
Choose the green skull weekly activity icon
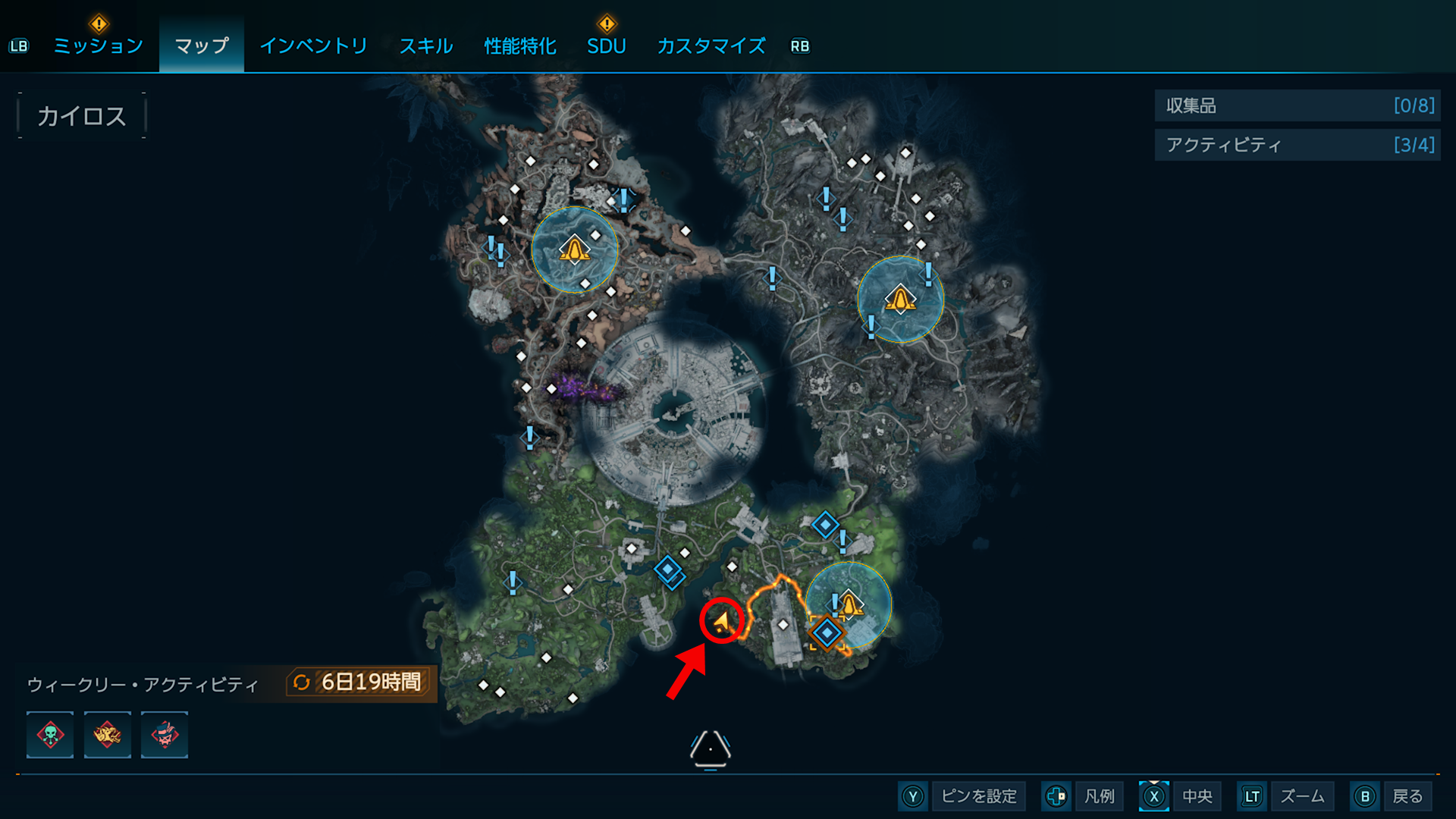[x=50, y=735]
